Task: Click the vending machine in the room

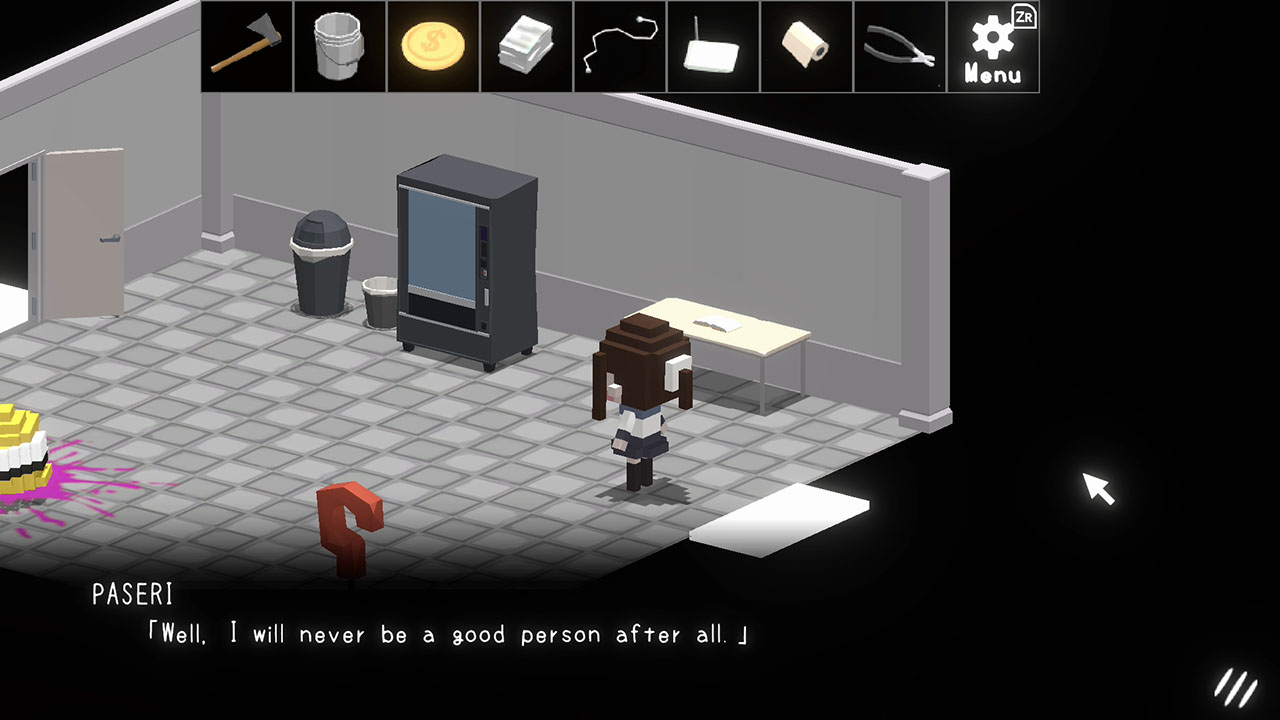Action: click(x=466, y=260)
